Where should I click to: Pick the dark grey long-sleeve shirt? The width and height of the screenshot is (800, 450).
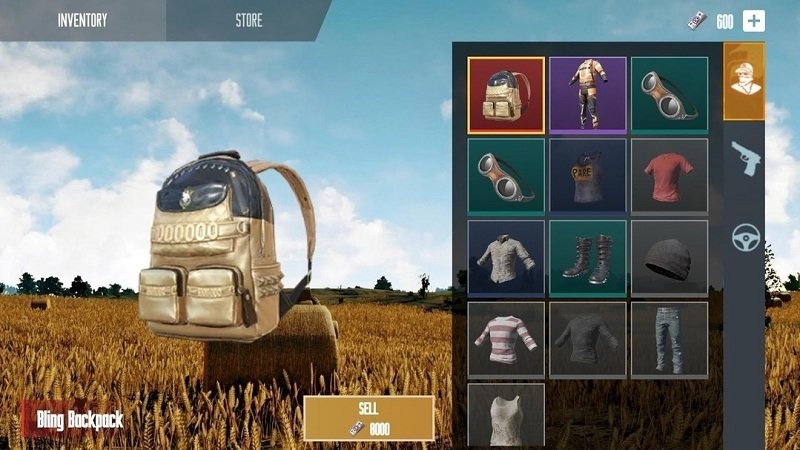(587, 339)
